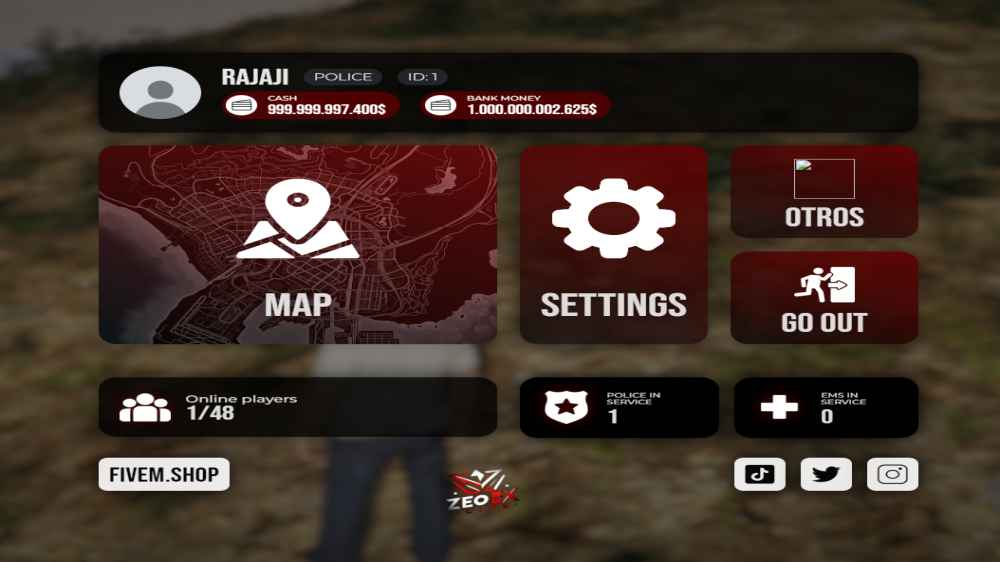The image size is (1000, 562).
Task: Click the player avatar picture
Action: click(160, 93)
